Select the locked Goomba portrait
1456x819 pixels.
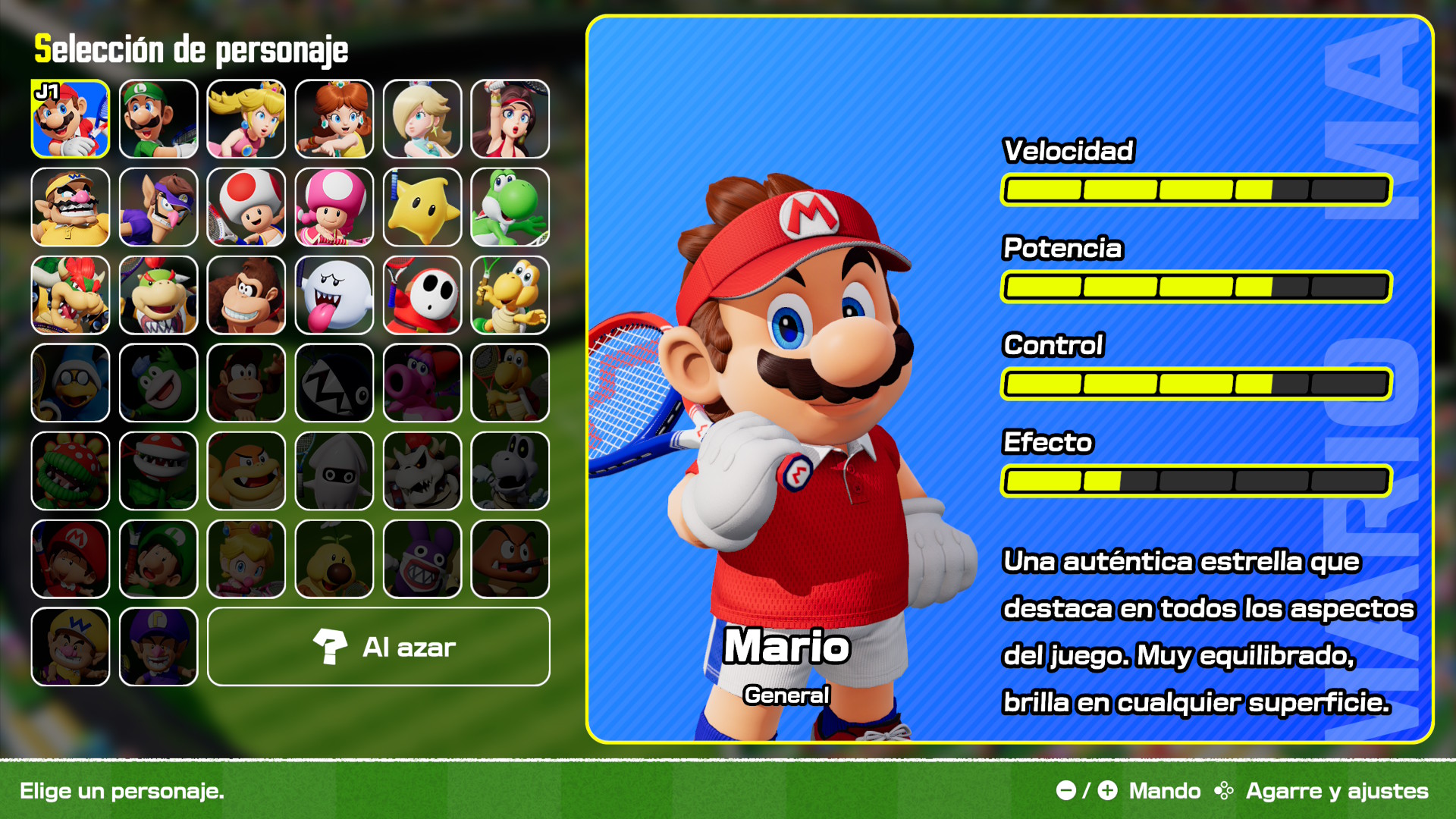(510, 559)
